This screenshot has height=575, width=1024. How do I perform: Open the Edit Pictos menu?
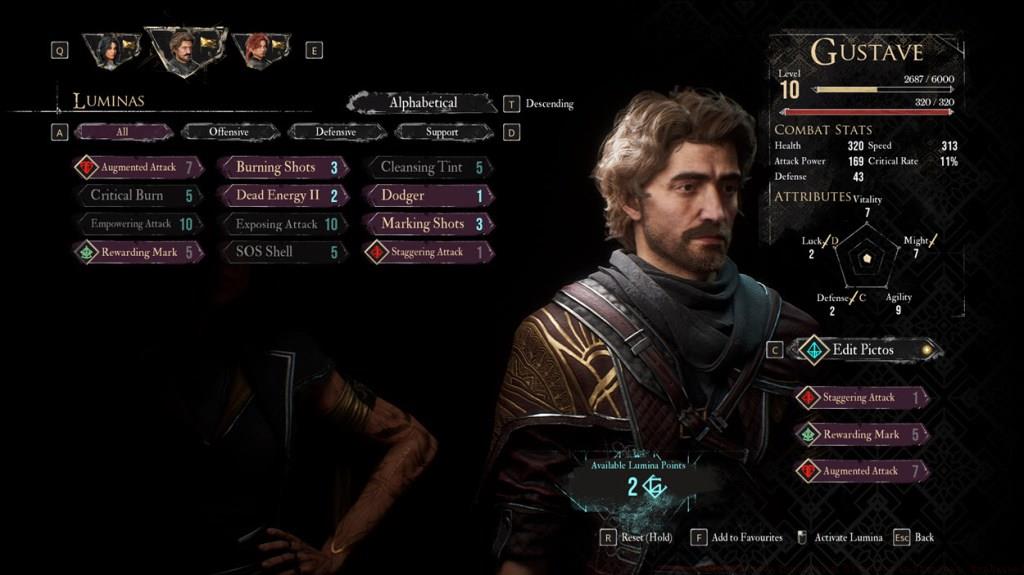tap(864, 350)
